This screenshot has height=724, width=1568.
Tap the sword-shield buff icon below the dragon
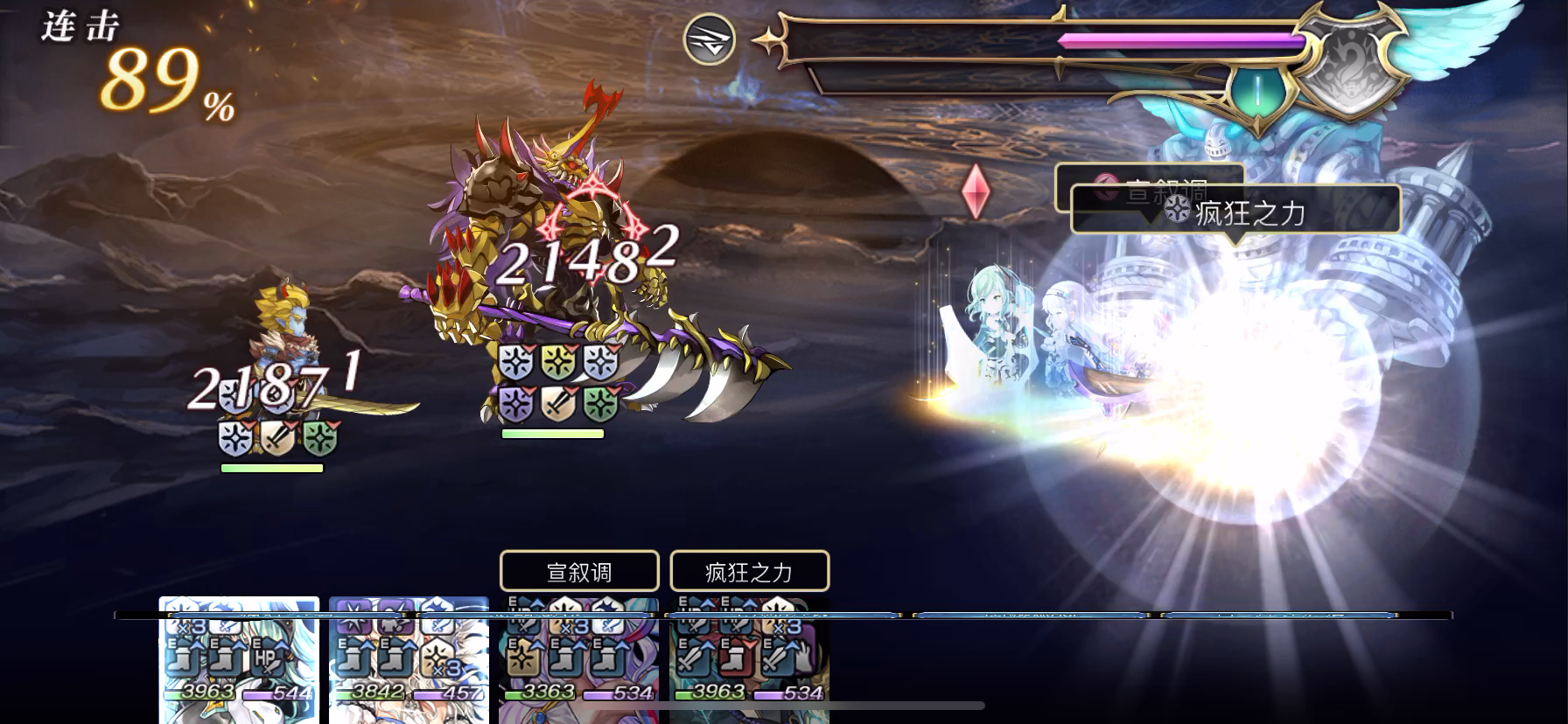(557, 405)
